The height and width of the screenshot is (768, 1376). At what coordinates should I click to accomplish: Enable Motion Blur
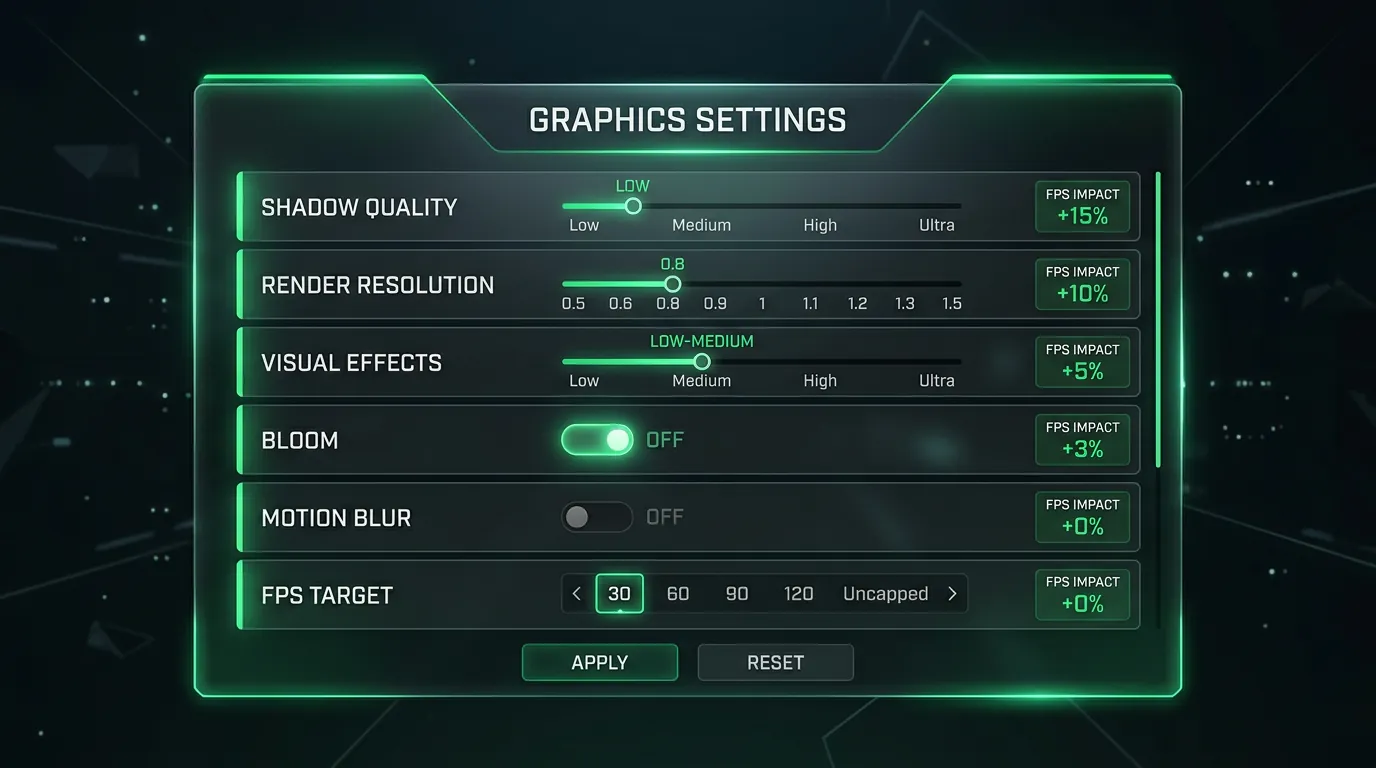(597, 517)
